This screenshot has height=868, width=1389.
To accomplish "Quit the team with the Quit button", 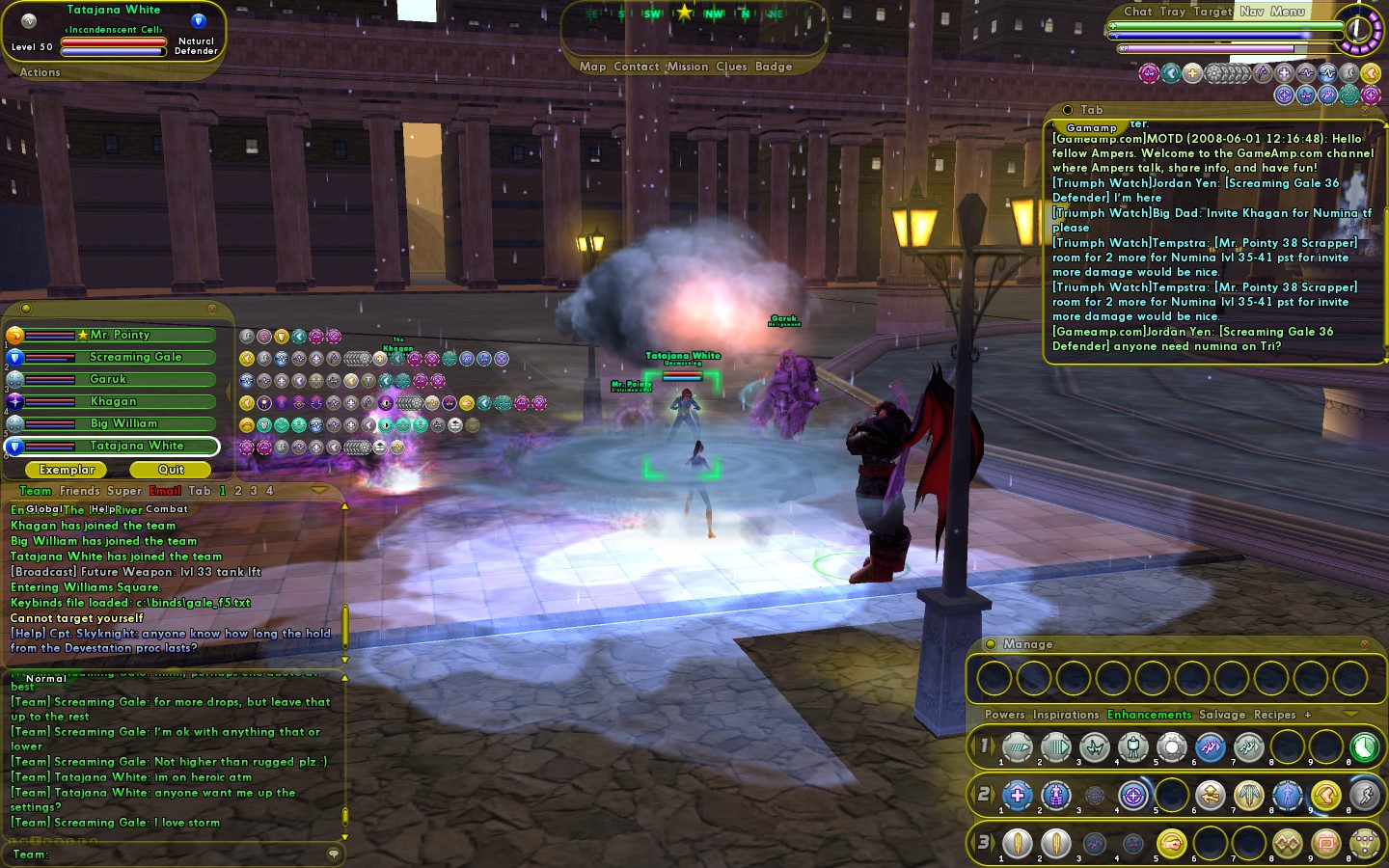I will tap(171, 470).
